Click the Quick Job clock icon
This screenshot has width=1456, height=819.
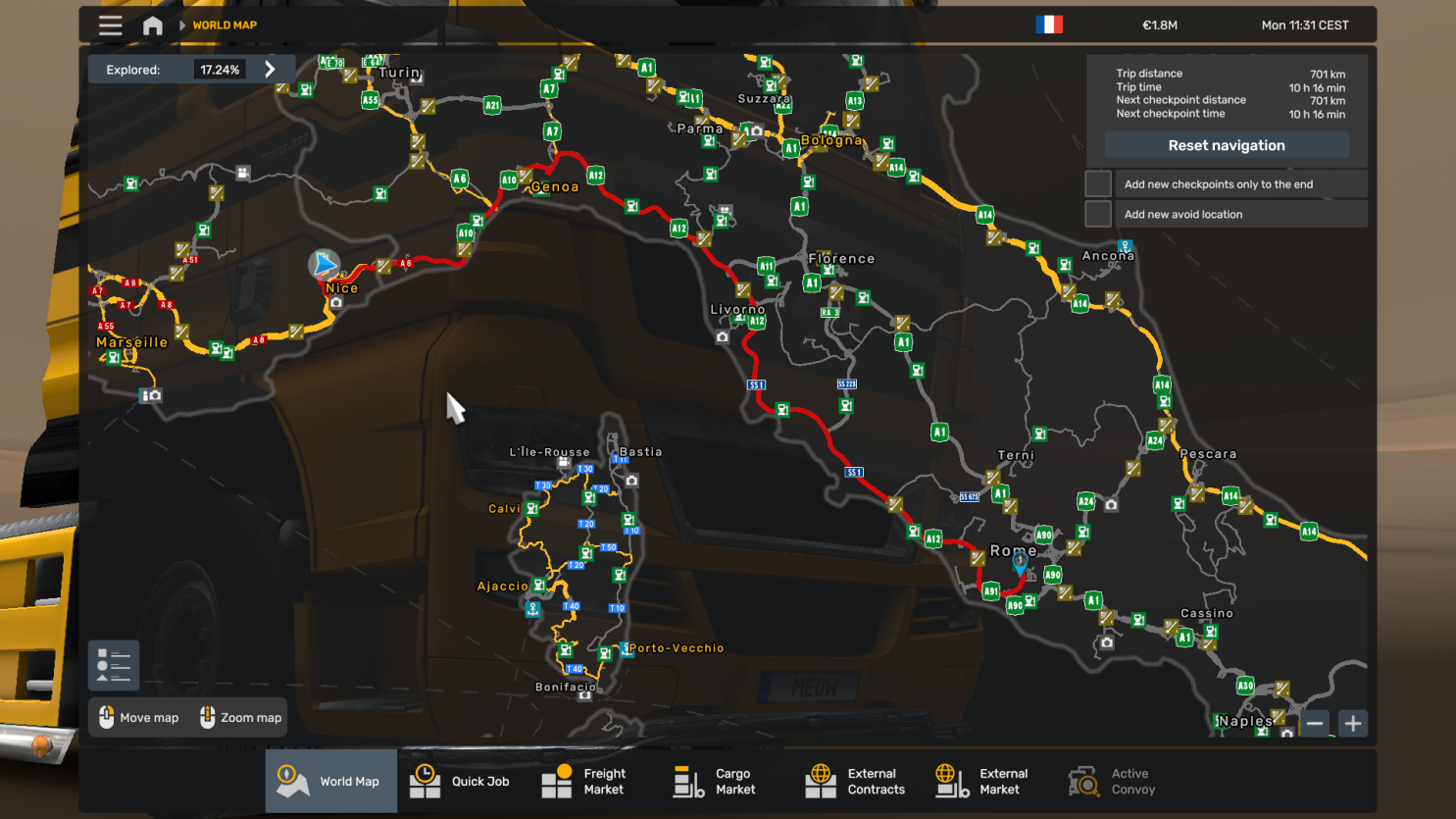425,781
